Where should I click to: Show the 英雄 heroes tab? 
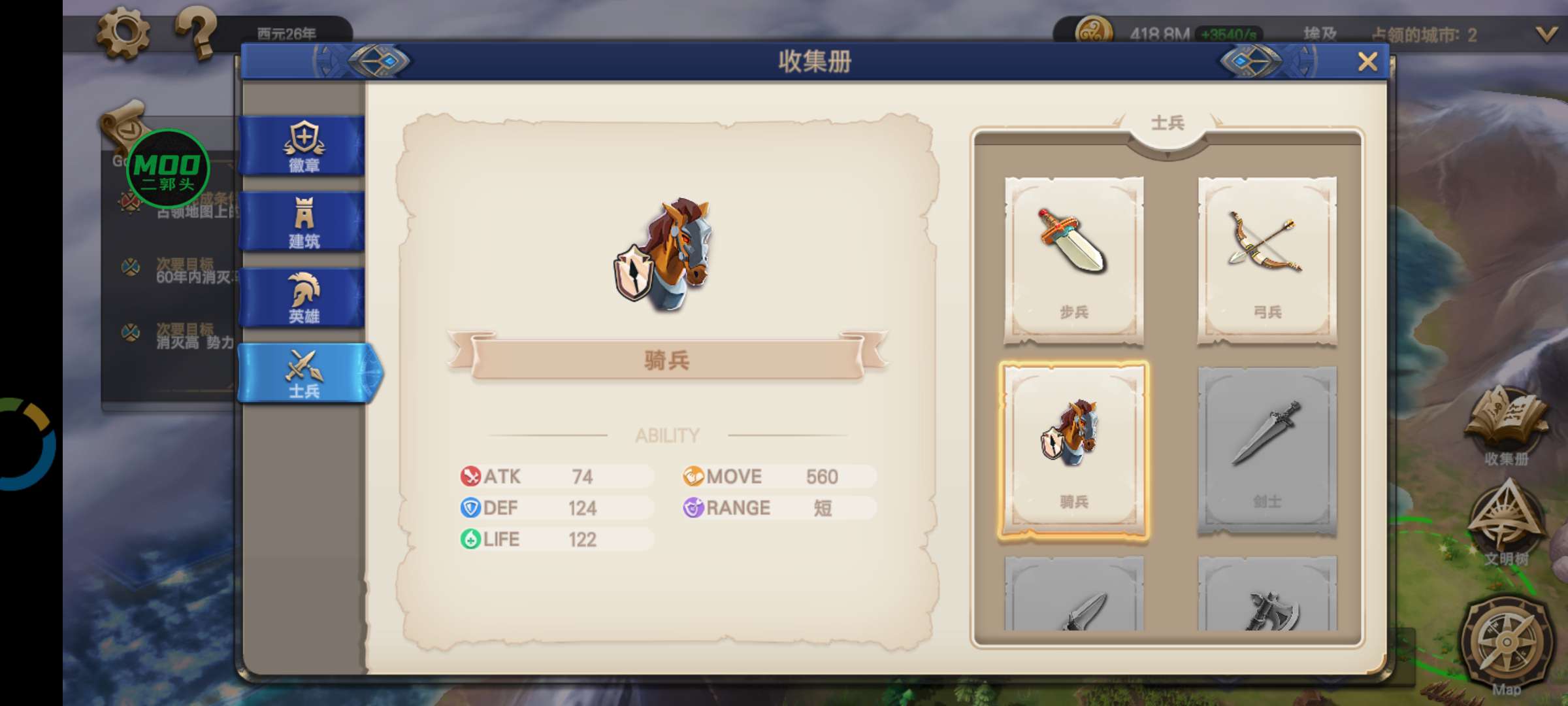pyautogui.click(x=304, y=297)
